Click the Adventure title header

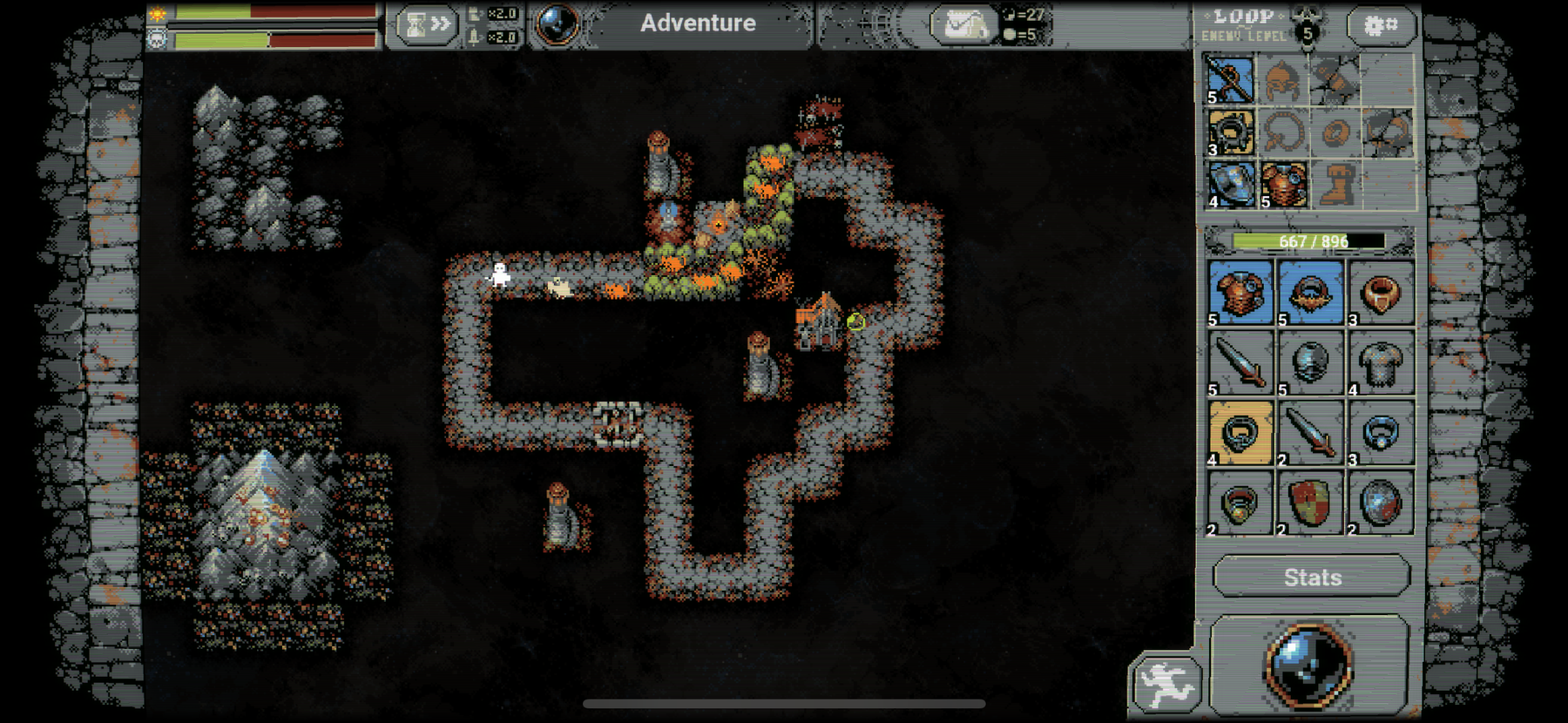click(697, 24)
